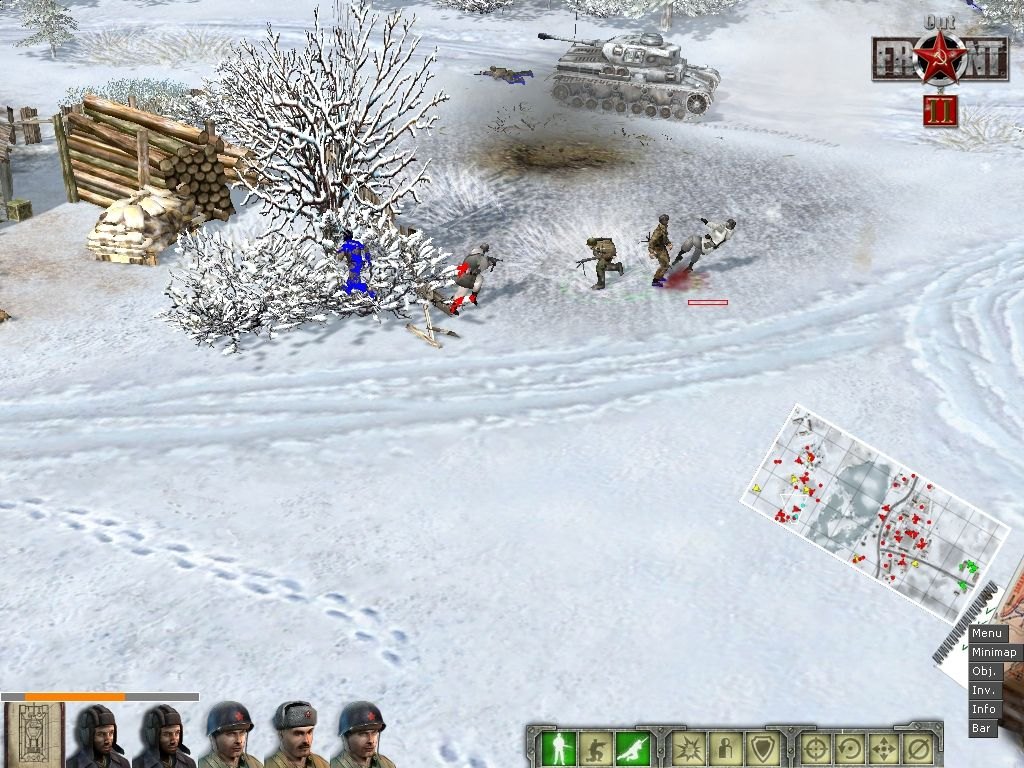Screen dimensions: 1024x768
Task: Open the Menu button
Action: pos(987,633)
